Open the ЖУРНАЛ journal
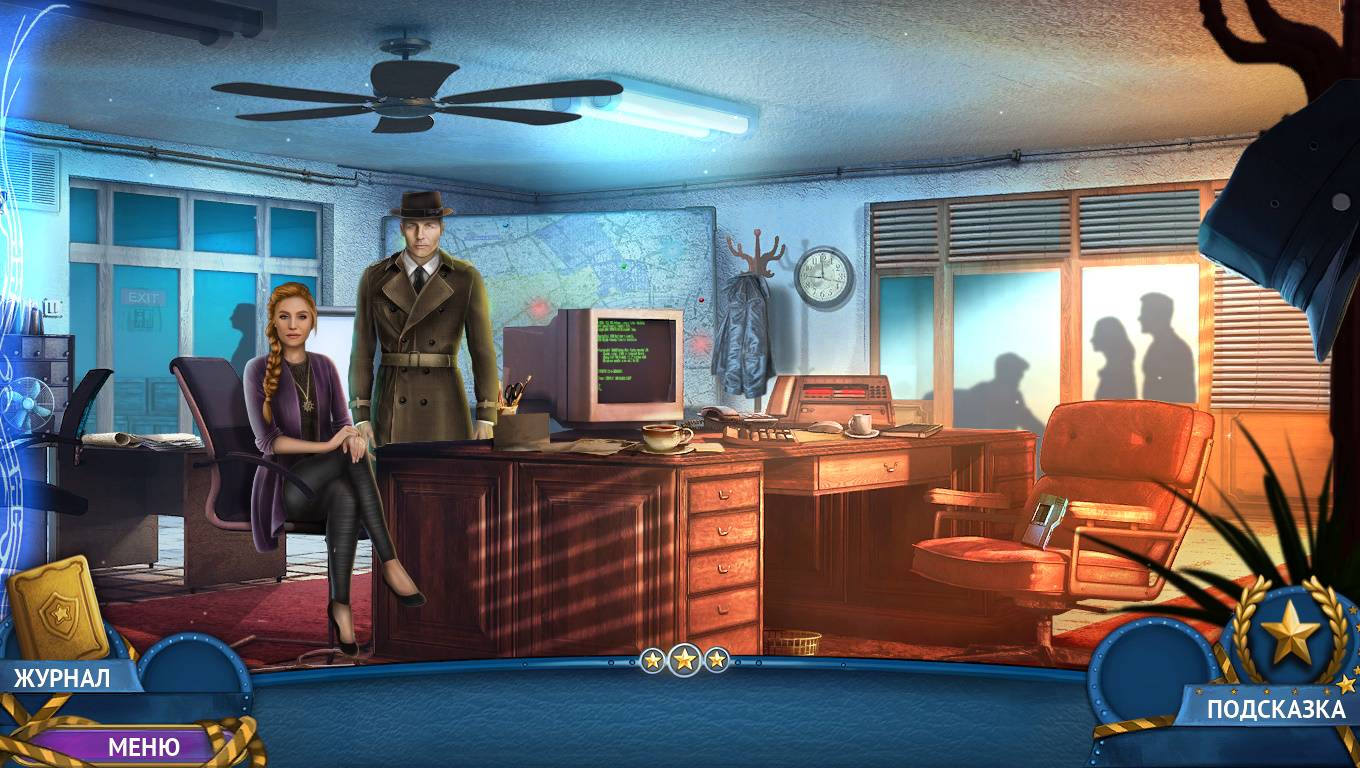Image resolution: width=1360 pixels, height=768 pixels. coord(62,677)
